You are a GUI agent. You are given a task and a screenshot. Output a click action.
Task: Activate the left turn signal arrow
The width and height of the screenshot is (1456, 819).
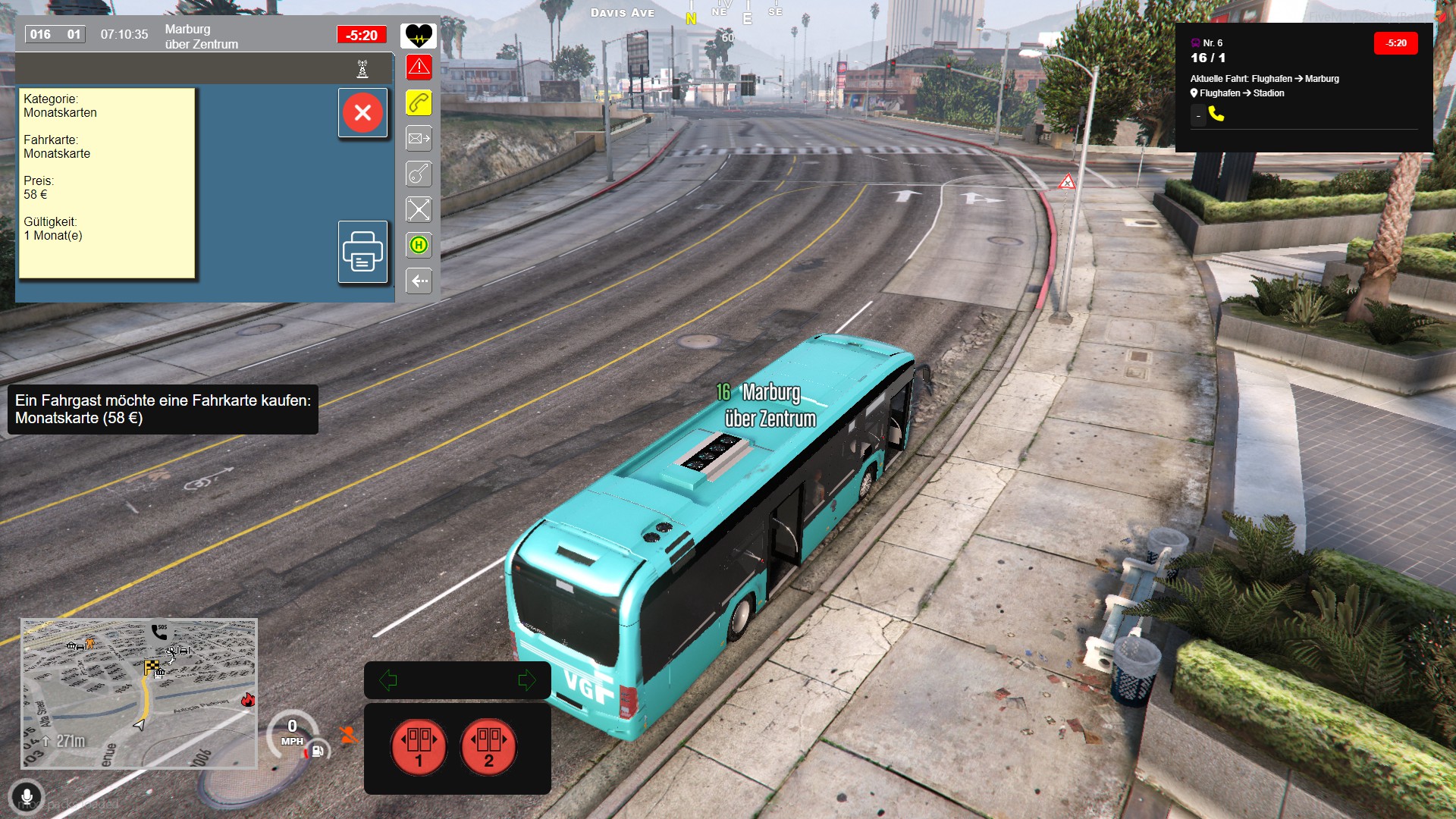[388, 680]
